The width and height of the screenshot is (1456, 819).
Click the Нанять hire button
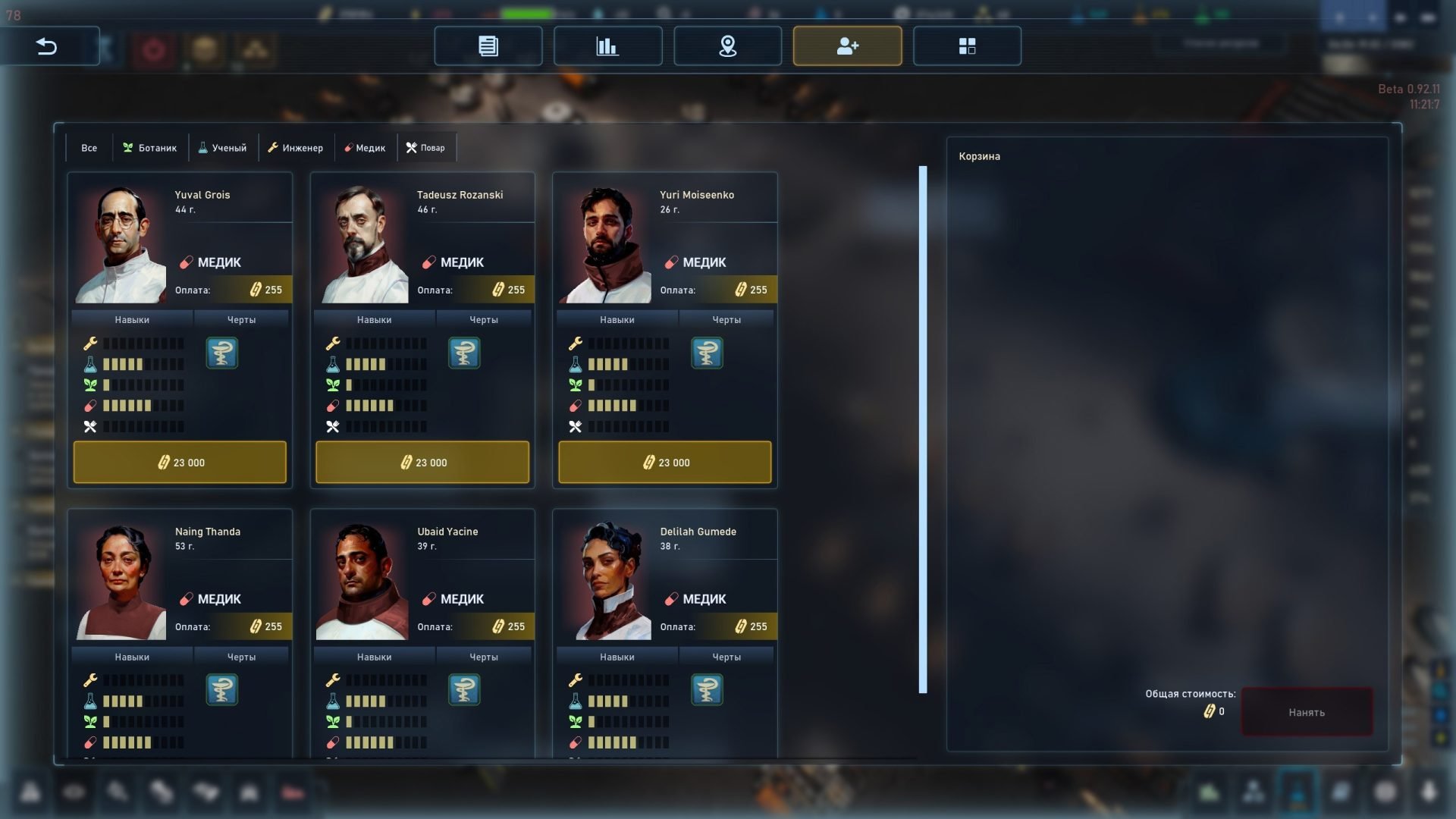point(1306,712)
